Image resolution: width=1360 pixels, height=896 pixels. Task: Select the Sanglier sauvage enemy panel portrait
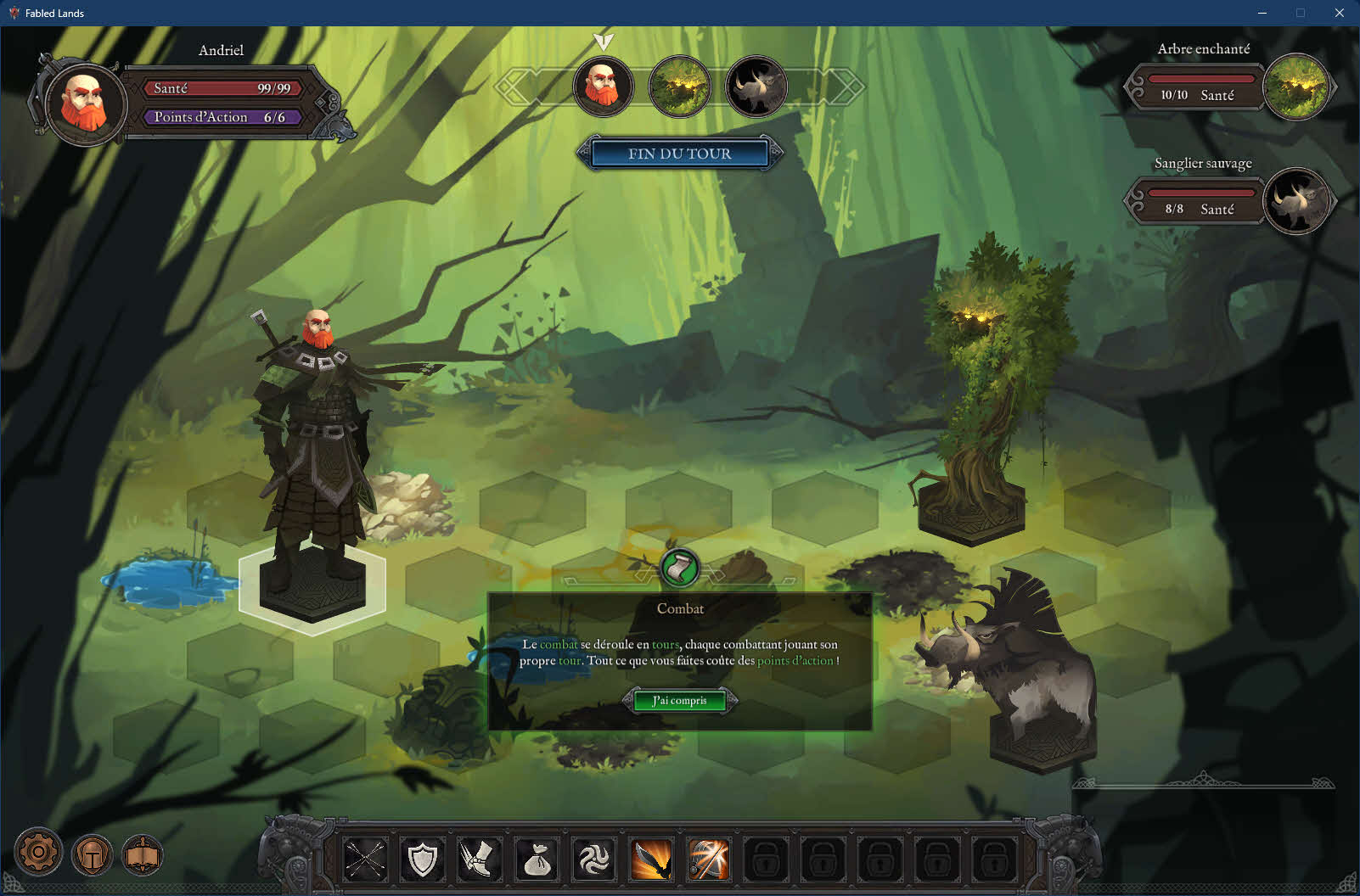coord(1295,202)
